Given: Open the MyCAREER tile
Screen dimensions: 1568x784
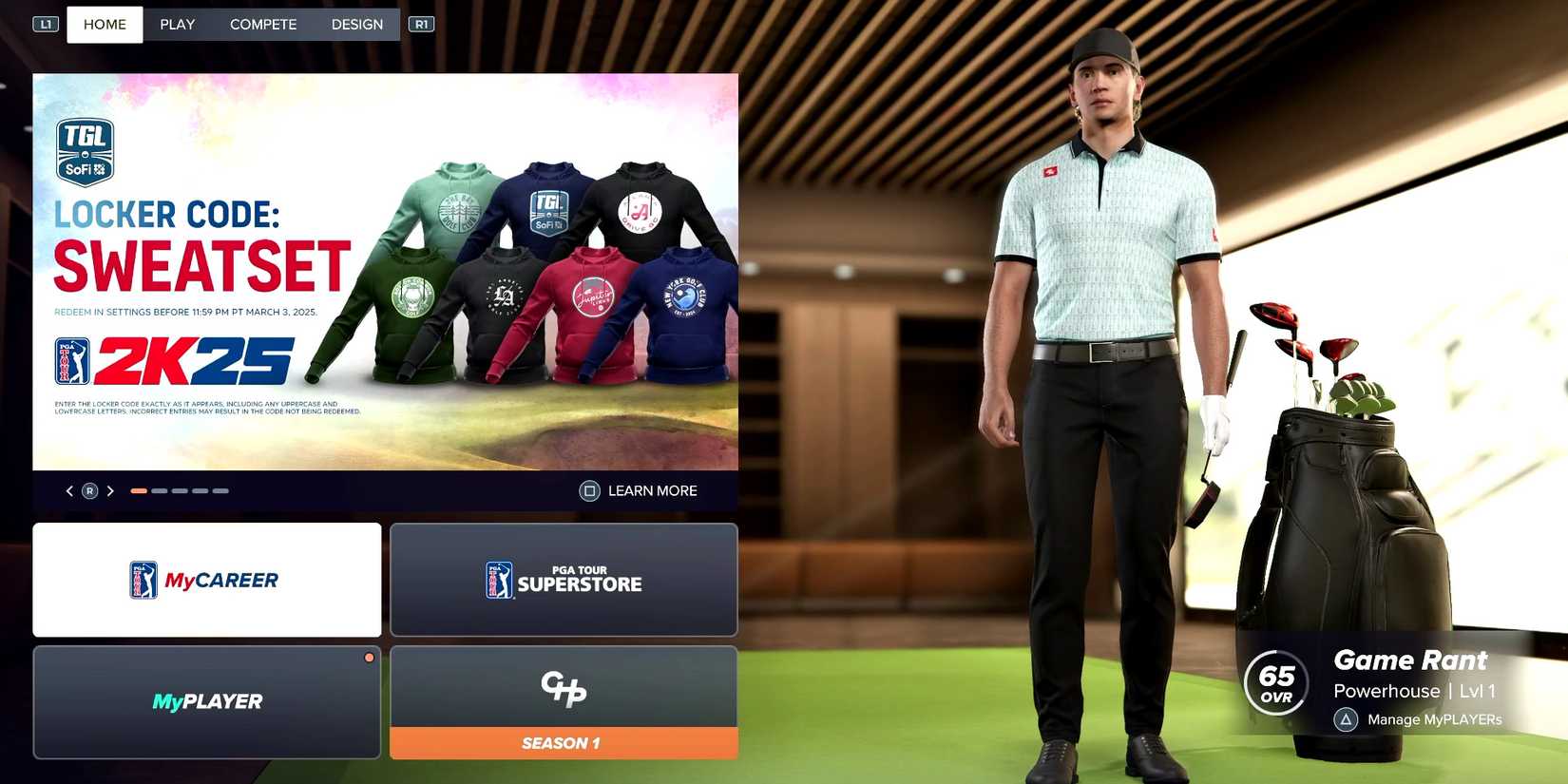Looking at the screenshot, I should (x=206, y=580).
